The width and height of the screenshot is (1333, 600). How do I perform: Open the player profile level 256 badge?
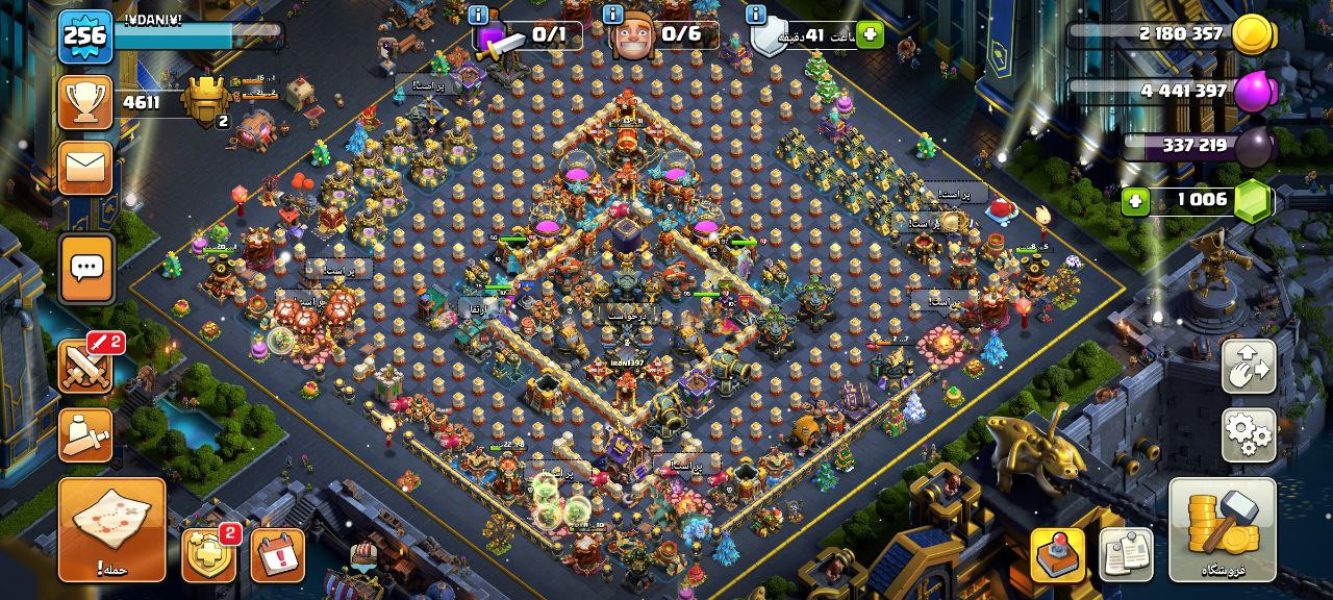pyautogui.click(x=85, y=35)
